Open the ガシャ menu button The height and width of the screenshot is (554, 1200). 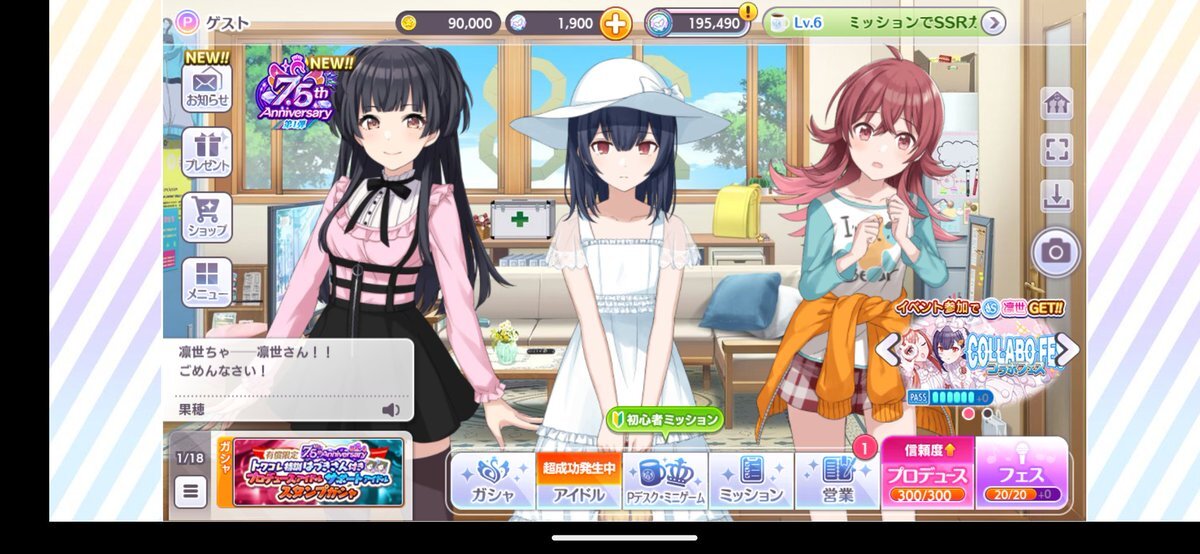click(x=492, y=481)
